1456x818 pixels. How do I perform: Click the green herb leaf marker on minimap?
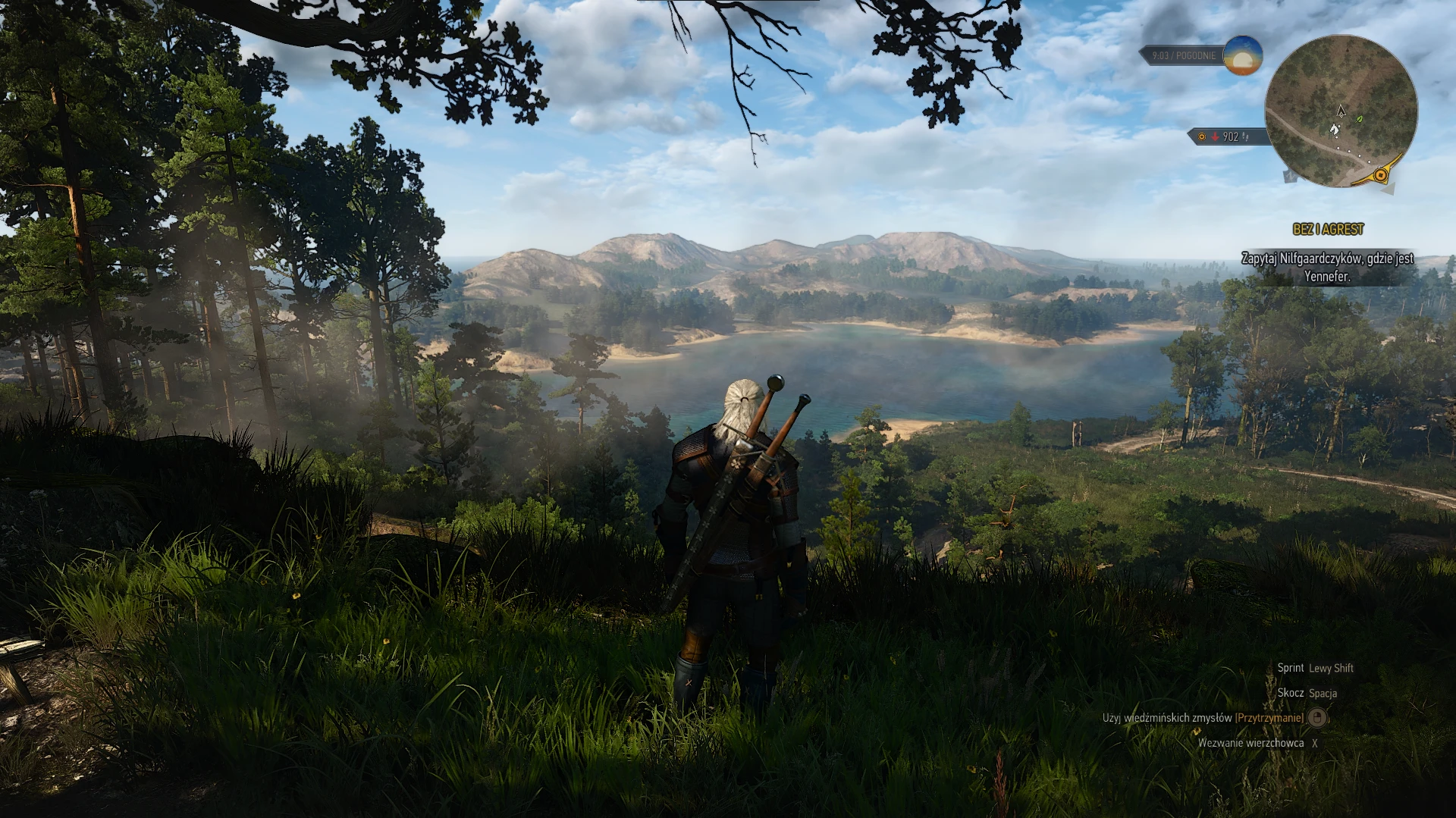click(x=1360, y=119)
